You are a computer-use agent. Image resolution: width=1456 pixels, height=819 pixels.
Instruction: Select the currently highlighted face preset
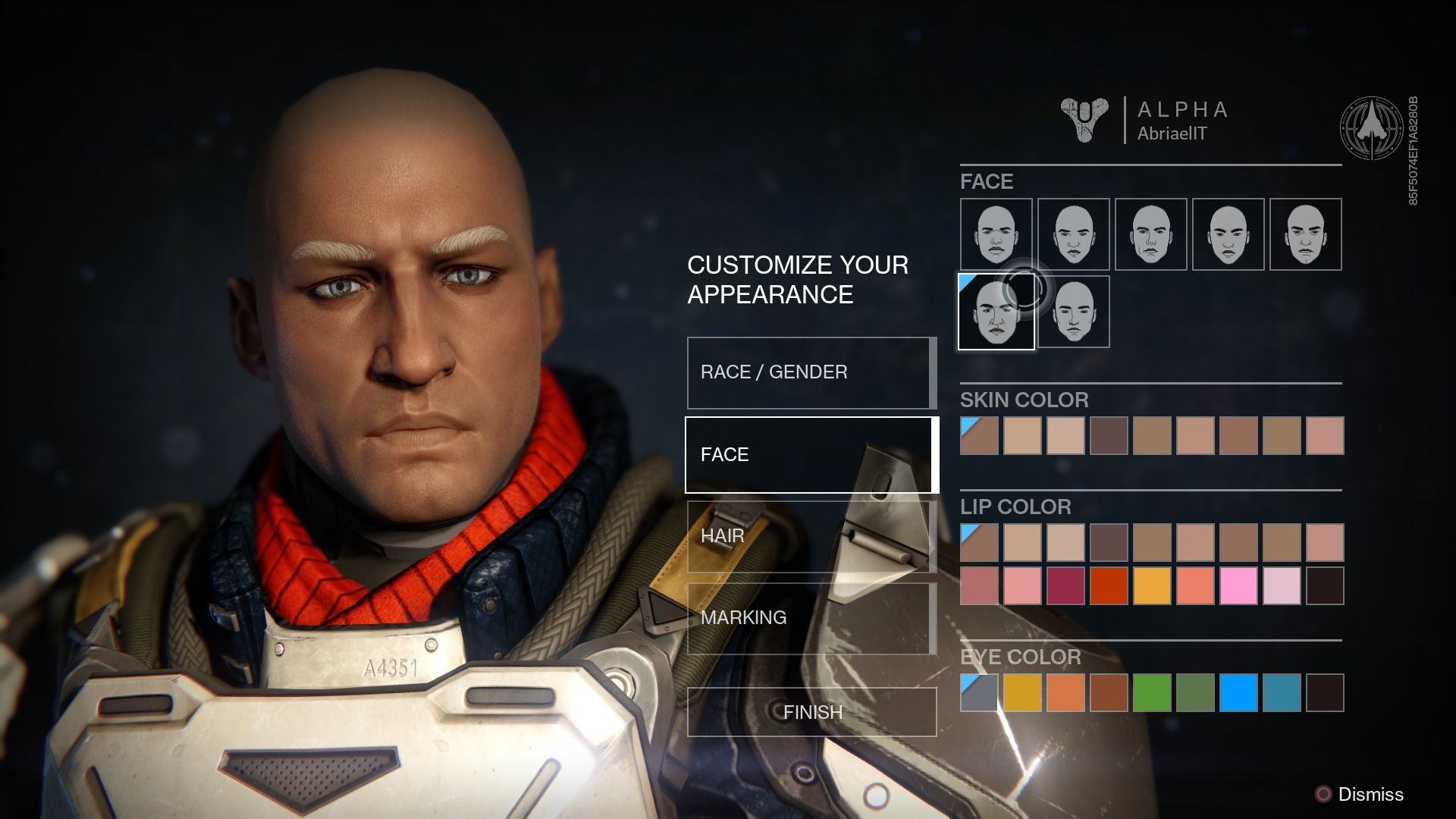point(996,311)
